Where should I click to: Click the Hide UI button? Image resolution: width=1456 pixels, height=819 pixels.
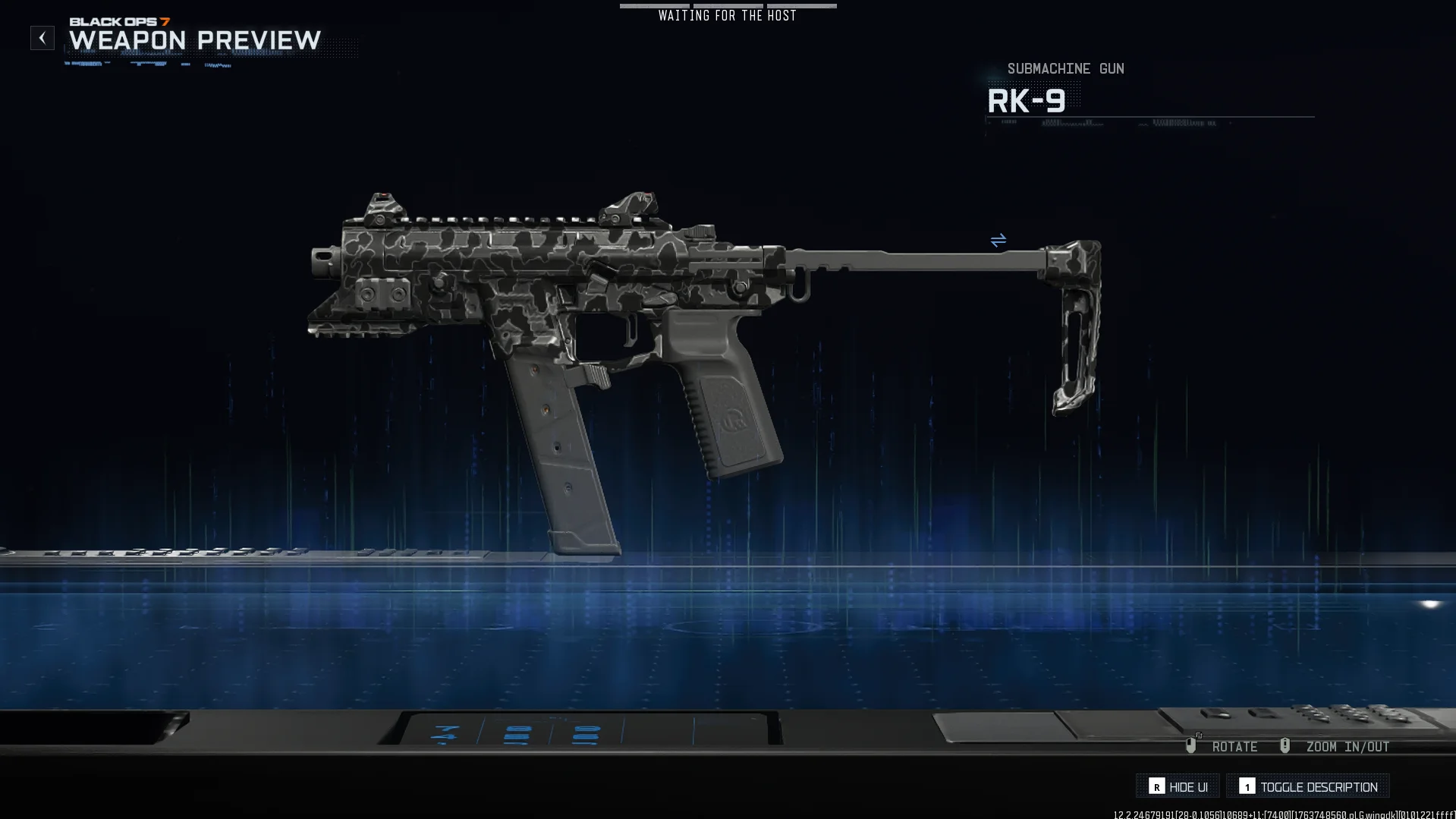1178,786
